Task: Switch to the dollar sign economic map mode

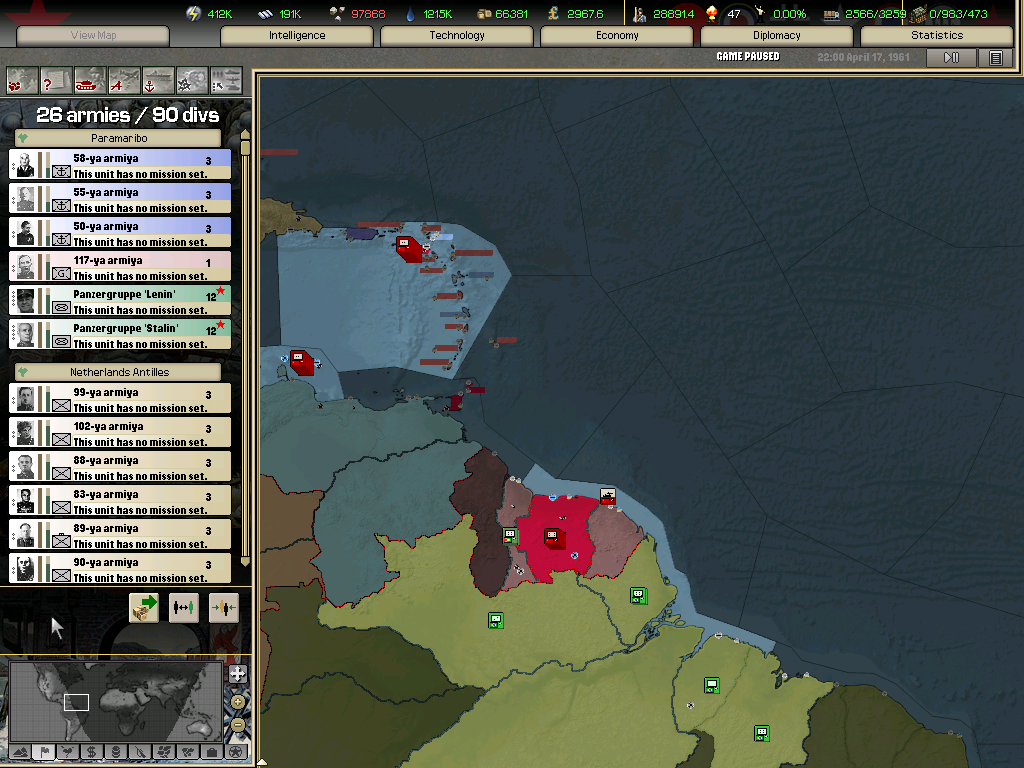Action: 91,751
